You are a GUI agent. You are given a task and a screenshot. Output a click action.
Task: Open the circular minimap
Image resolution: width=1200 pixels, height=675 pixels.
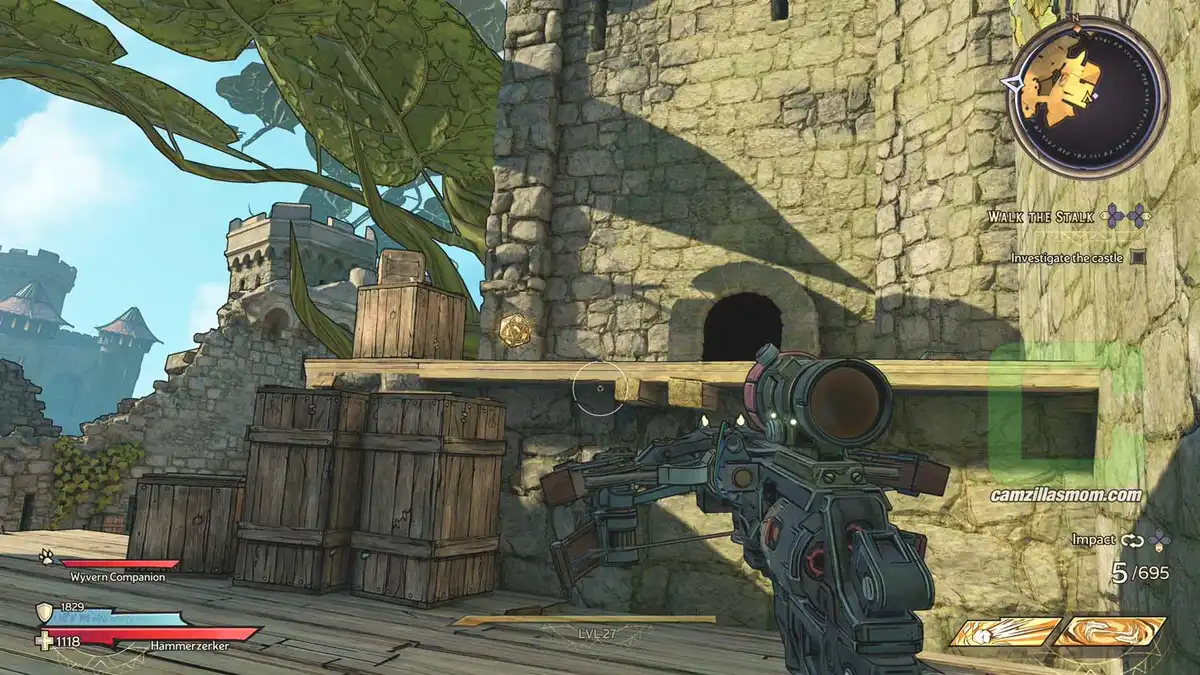[x=1086, y=97]
